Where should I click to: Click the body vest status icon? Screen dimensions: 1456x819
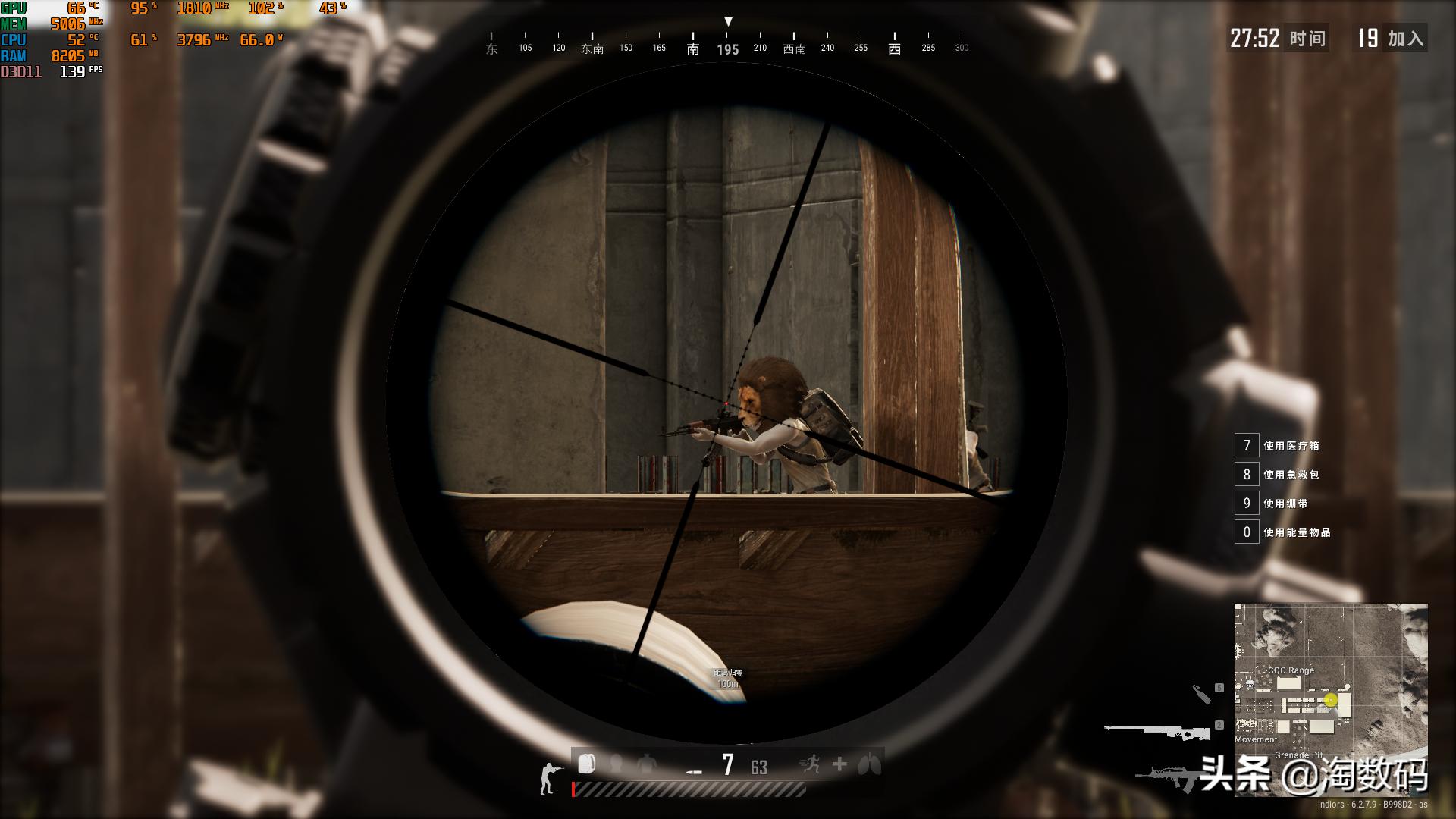646,764
